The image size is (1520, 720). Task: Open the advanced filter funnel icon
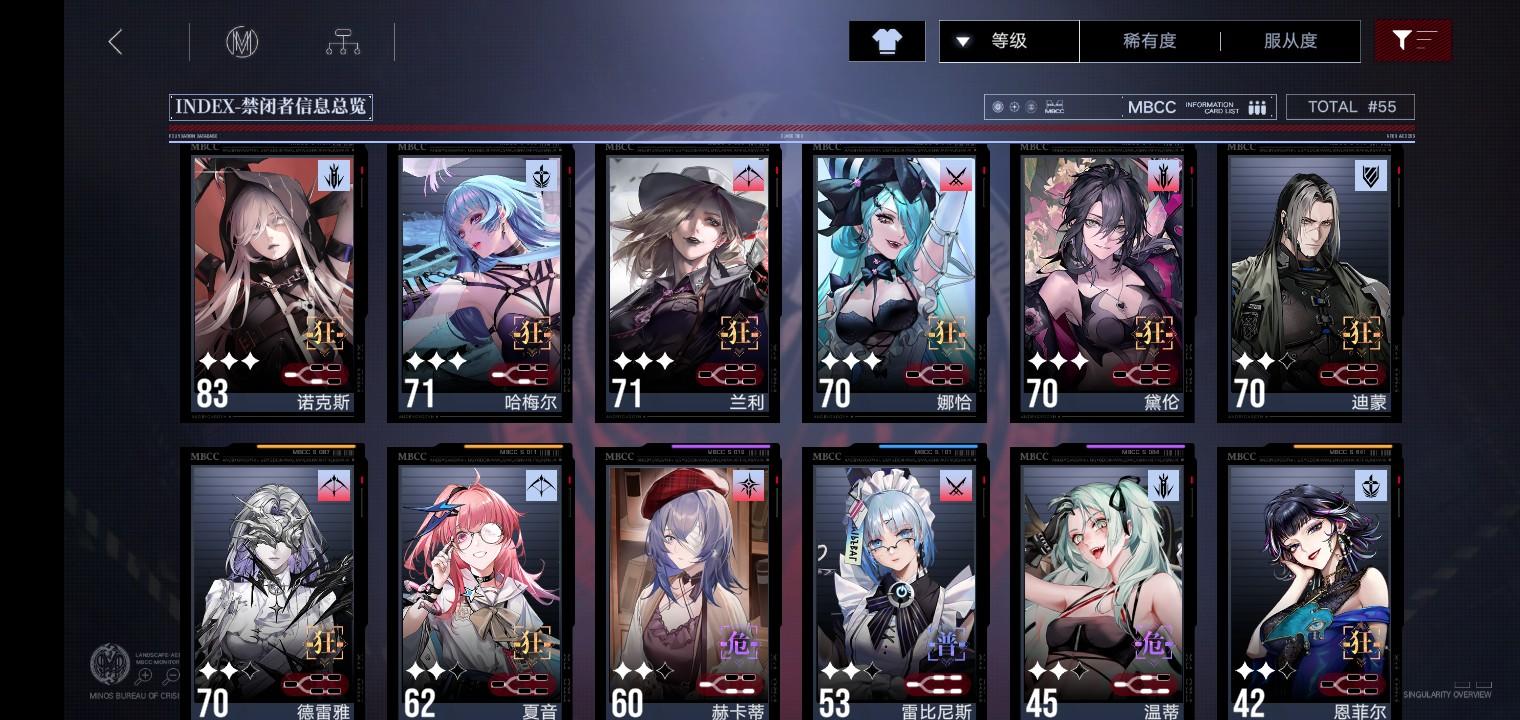tap(1412, 41)
